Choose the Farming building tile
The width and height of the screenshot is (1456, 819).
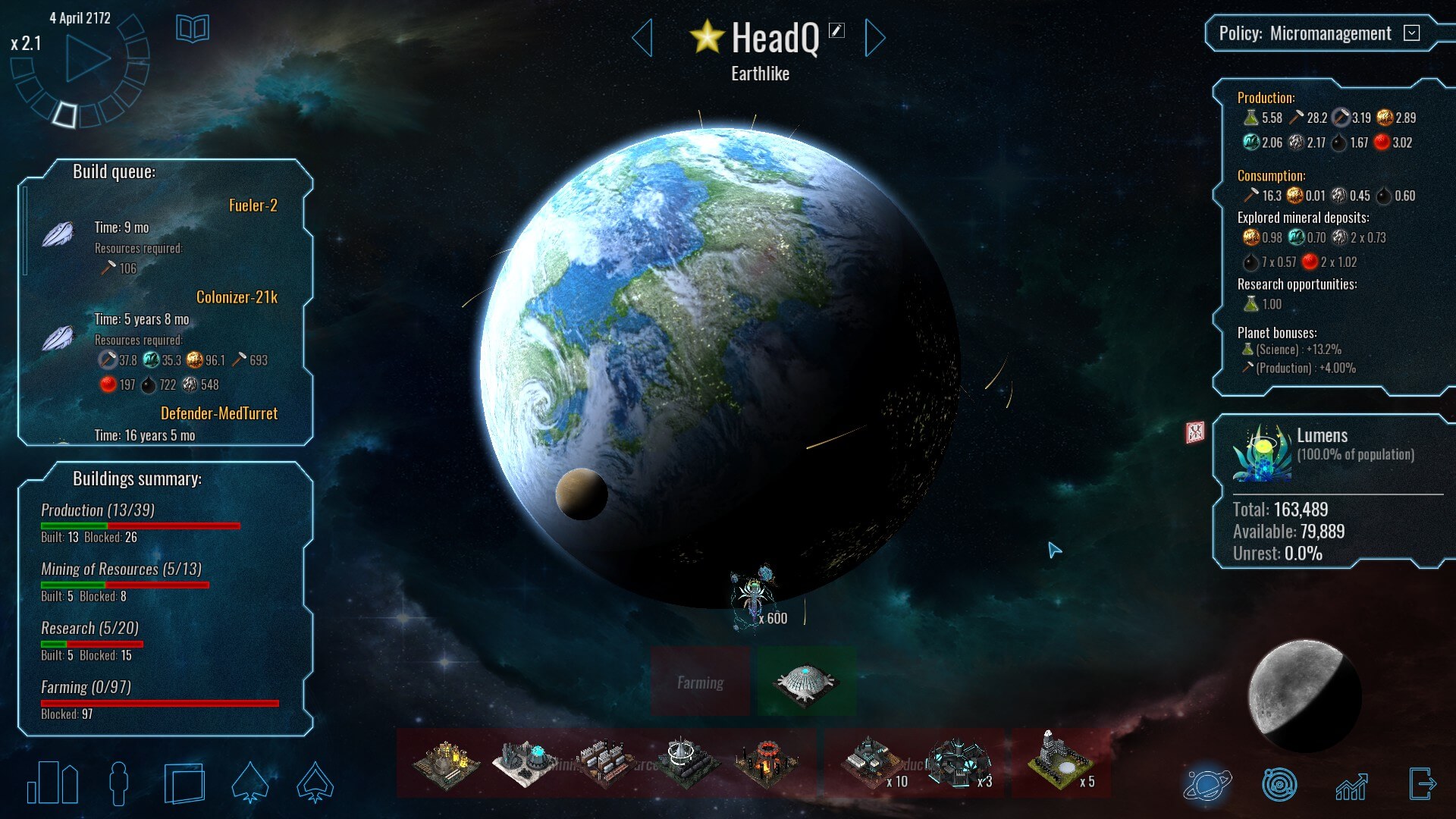pyautogui.click(x=700, y=682)
